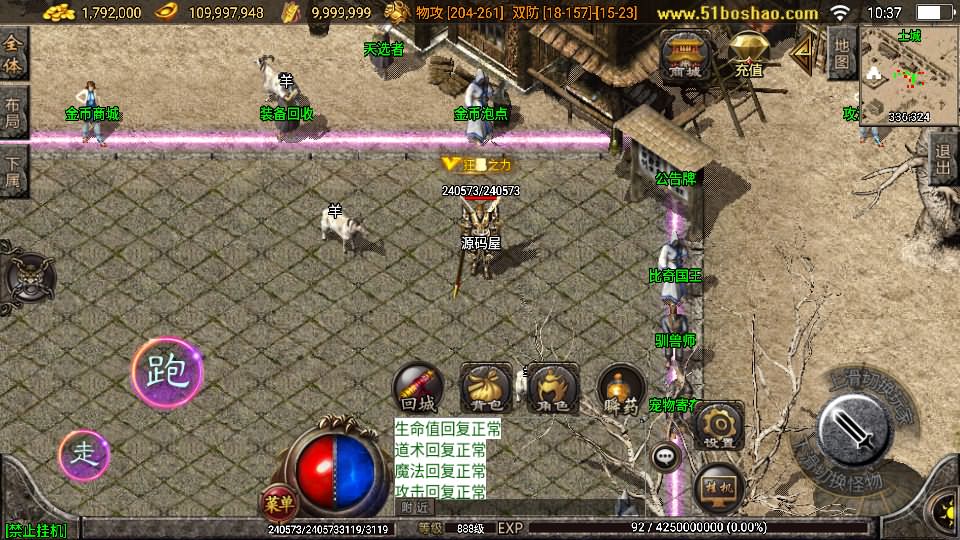The height and width of the screenshot is (540, 960).
Task: Open the 菜单 menu button
Action: (277, 500)
